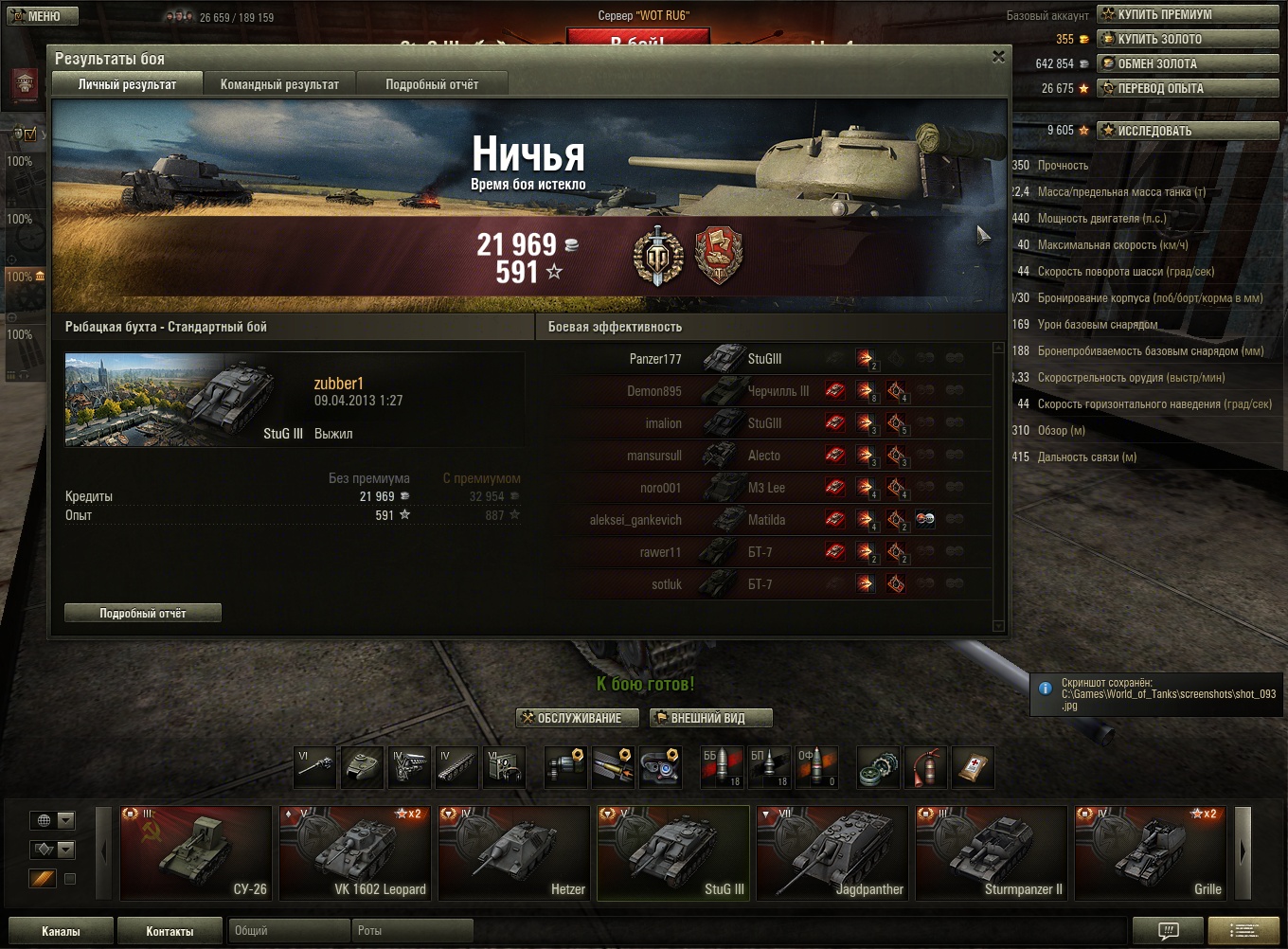
Task: Click КУПИТЬ ЗОЛОТО
Action: tap(1187, 39)
